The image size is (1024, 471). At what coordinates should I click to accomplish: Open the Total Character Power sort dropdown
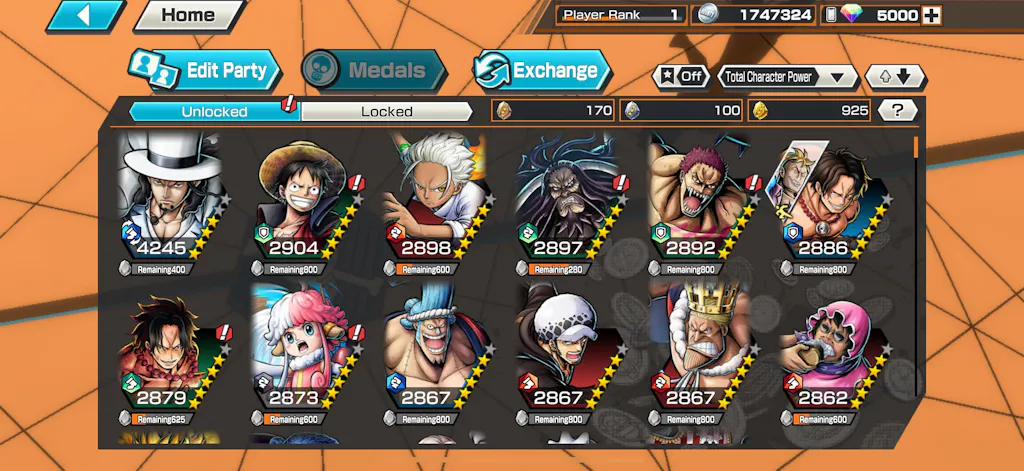click(788, 76)
